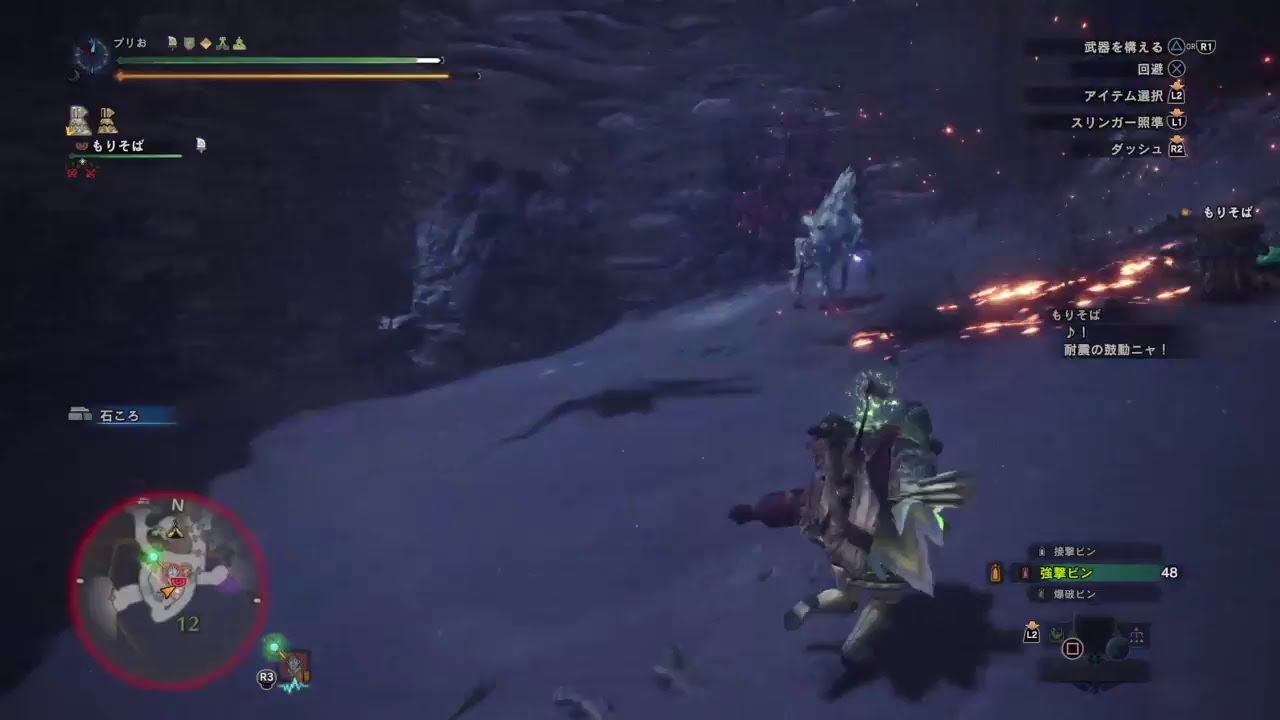Select the sharpness weapon icon near プリお's name
Screen dimensions: 1280x720
pyautogui.click(x=171, y=44)
